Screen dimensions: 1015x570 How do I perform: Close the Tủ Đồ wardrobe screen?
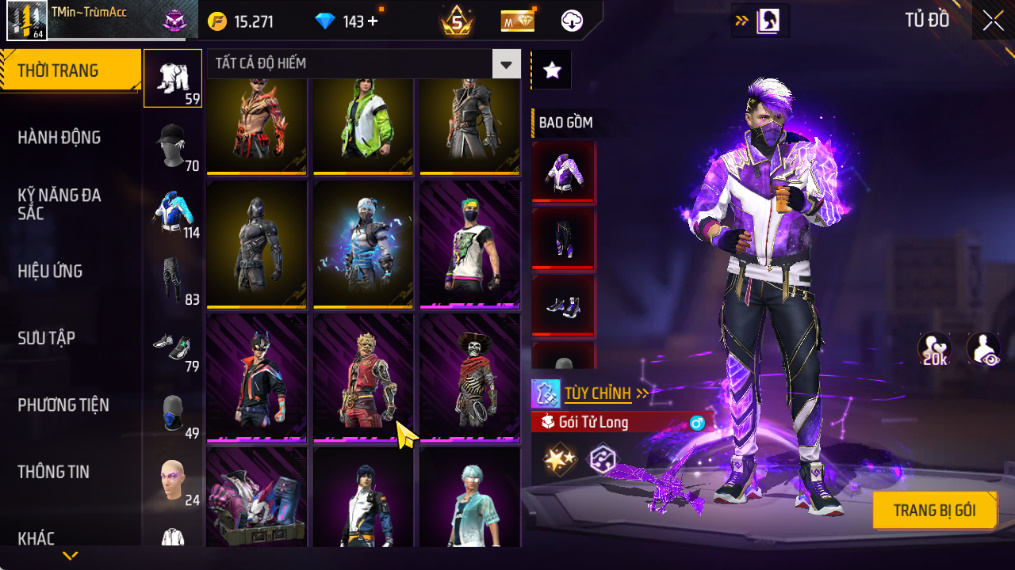coord(992,21)
